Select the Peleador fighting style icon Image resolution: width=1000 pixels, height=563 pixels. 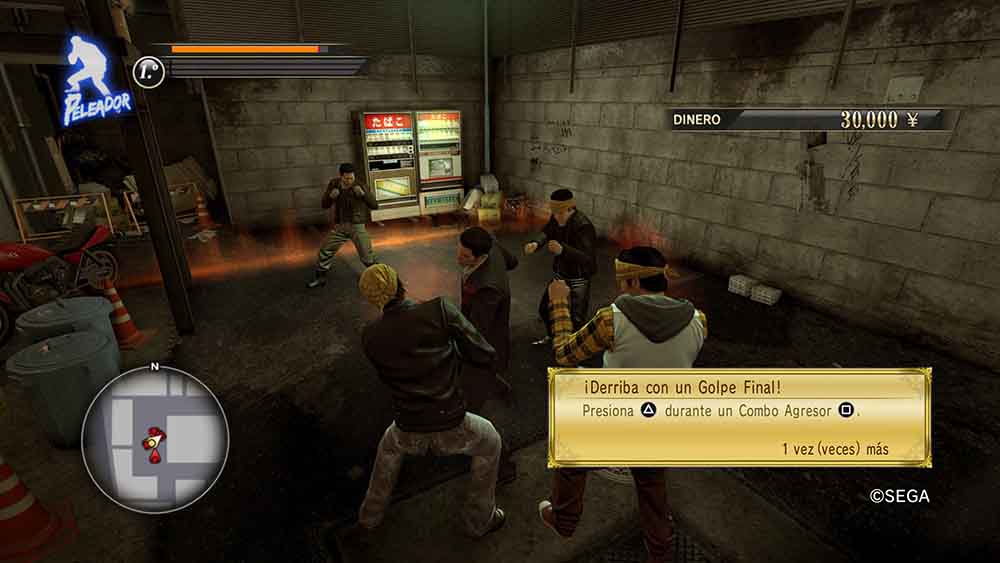(95, 81)
